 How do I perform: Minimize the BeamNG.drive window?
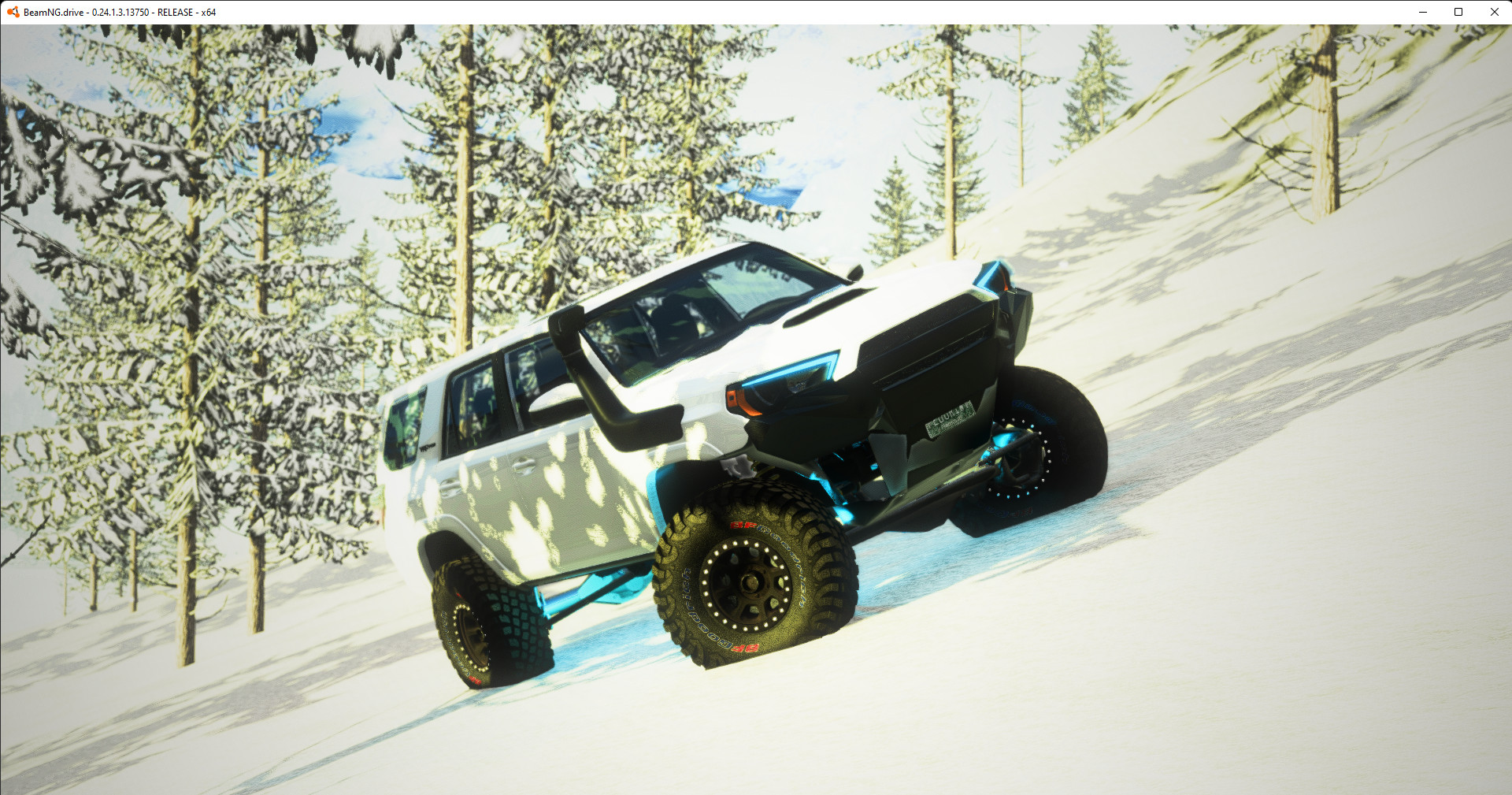click(x=1422, y=12)
